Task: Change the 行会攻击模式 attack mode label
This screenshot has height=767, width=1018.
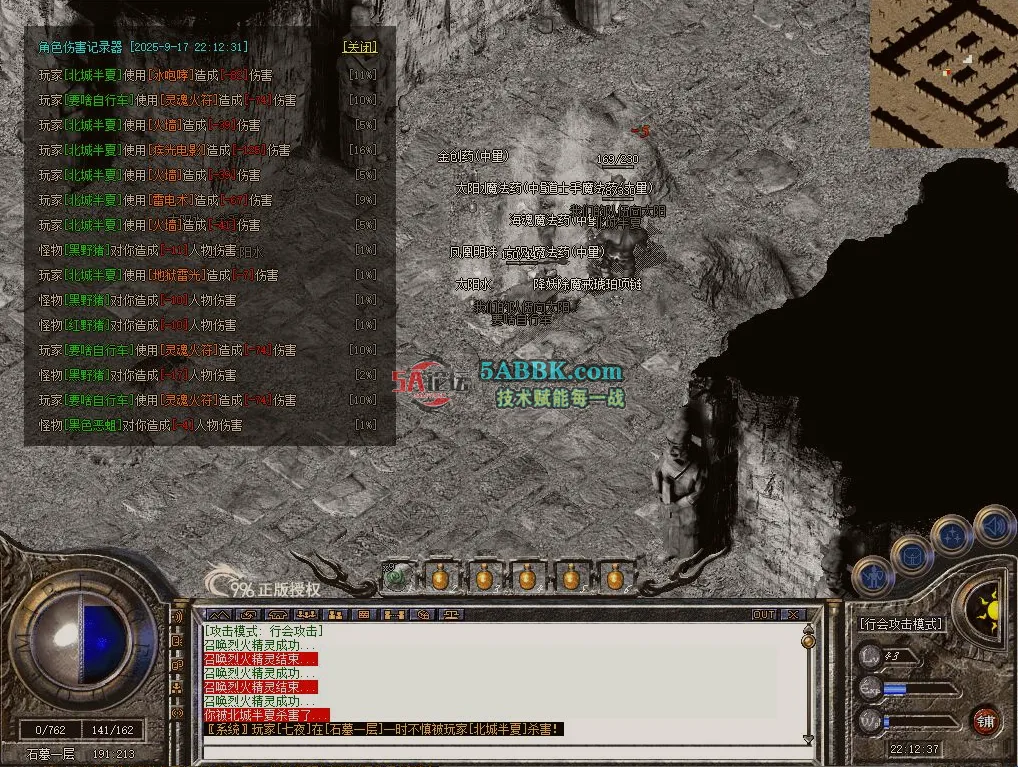Action: point(900,624)
